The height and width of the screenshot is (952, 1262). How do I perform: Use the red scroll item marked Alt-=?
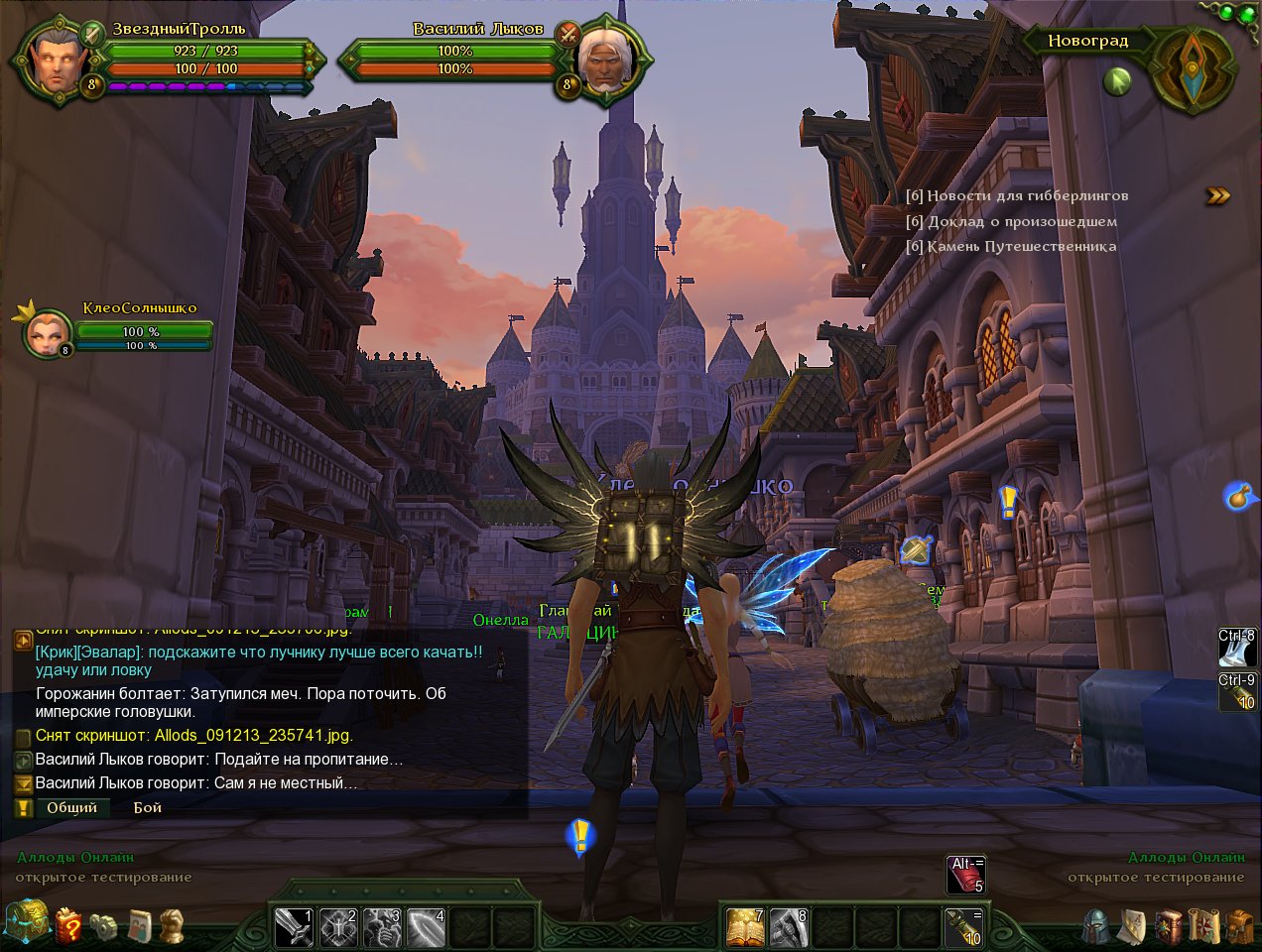coord(965,874)
